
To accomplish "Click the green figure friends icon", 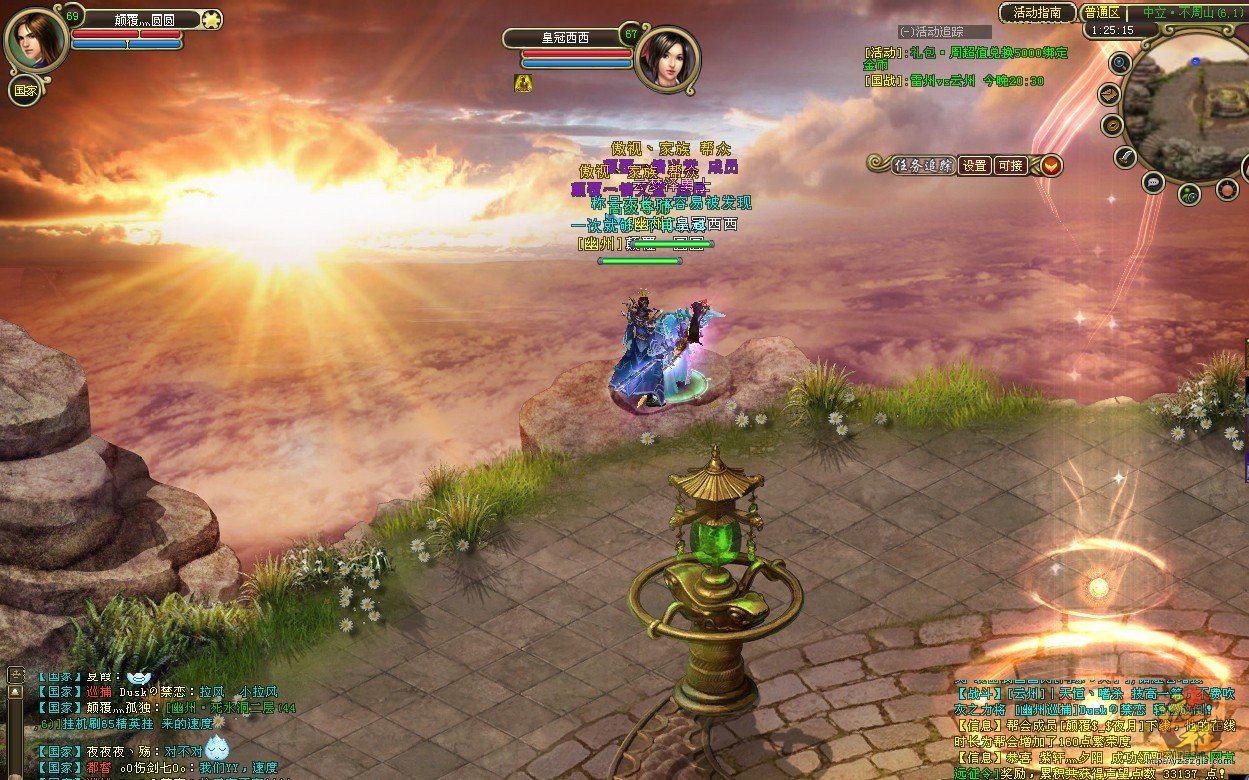I will (1189, 193).
